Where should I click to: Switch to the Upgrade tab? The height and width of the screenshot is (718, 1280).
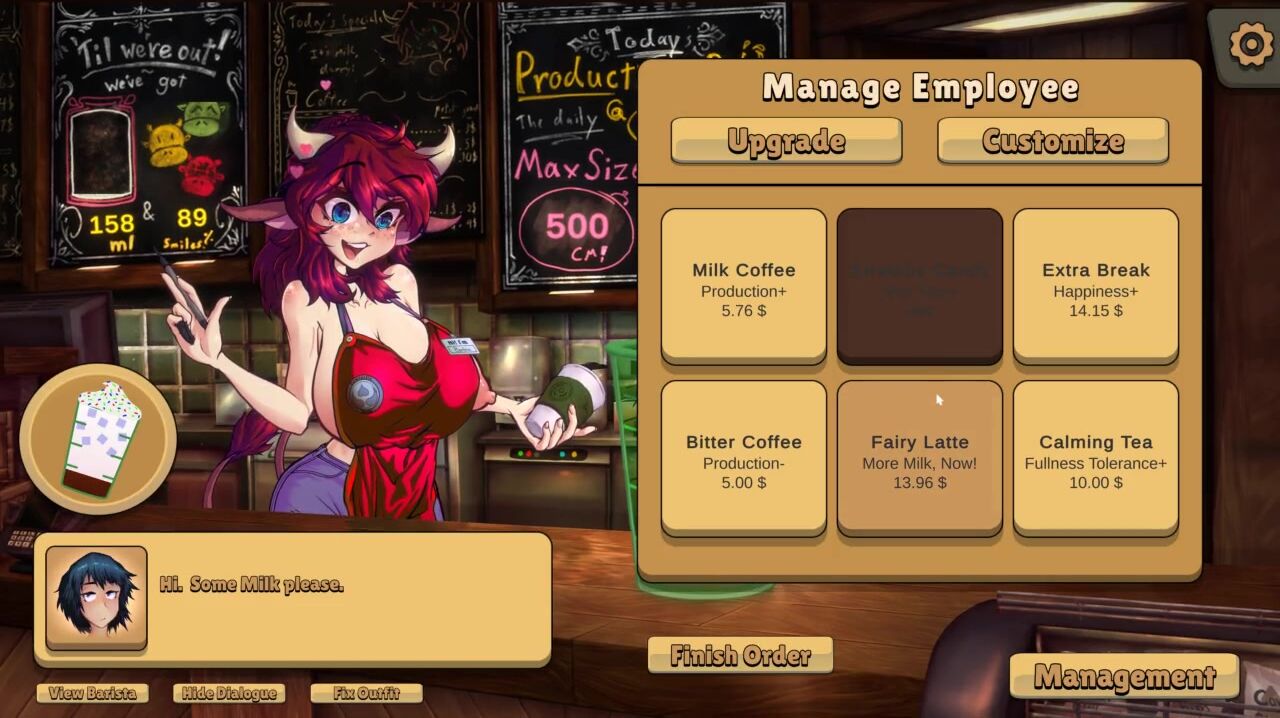[786, 141]
